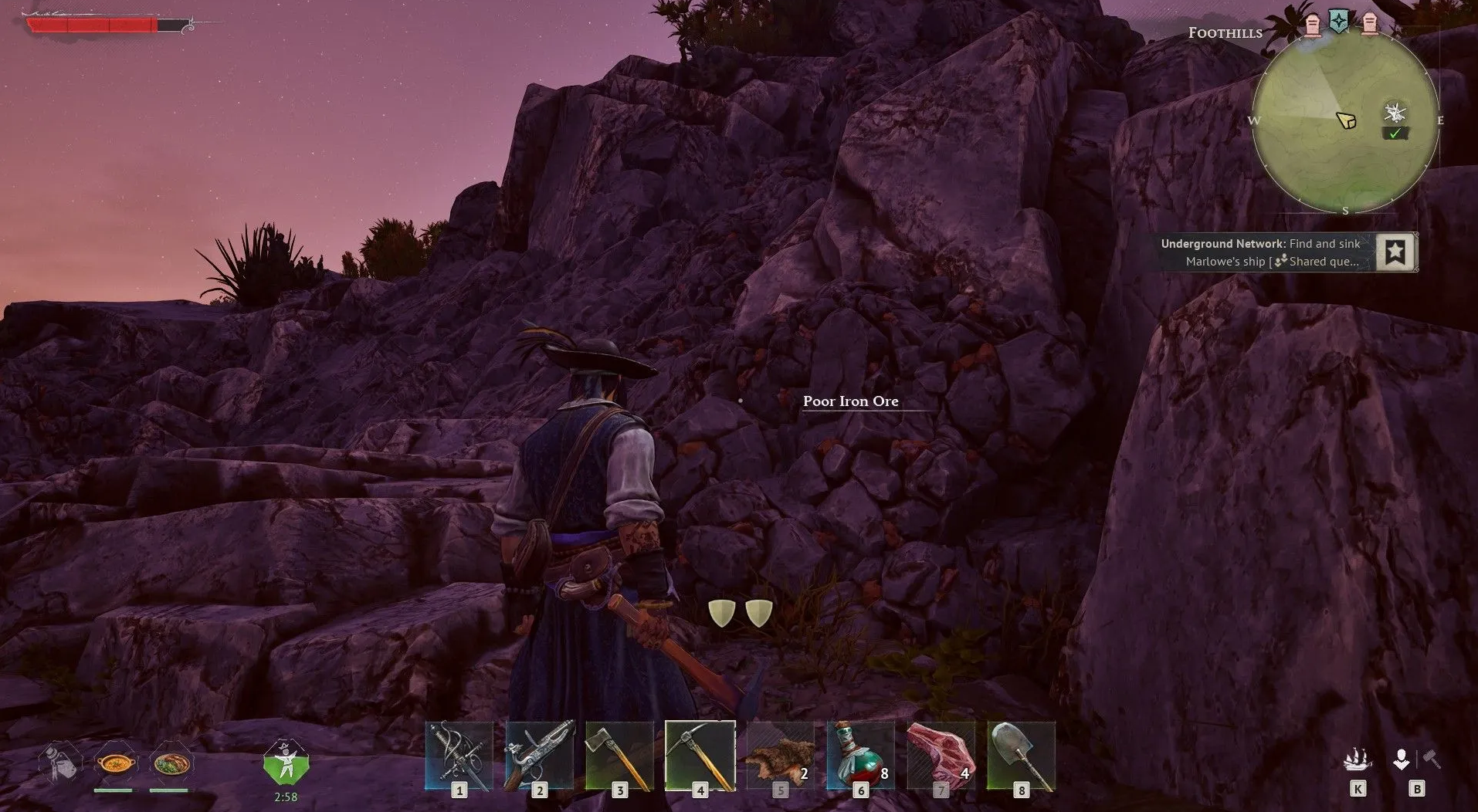Click the star banner quest button
The image size is (1478, 812).
coord(1395,252)
